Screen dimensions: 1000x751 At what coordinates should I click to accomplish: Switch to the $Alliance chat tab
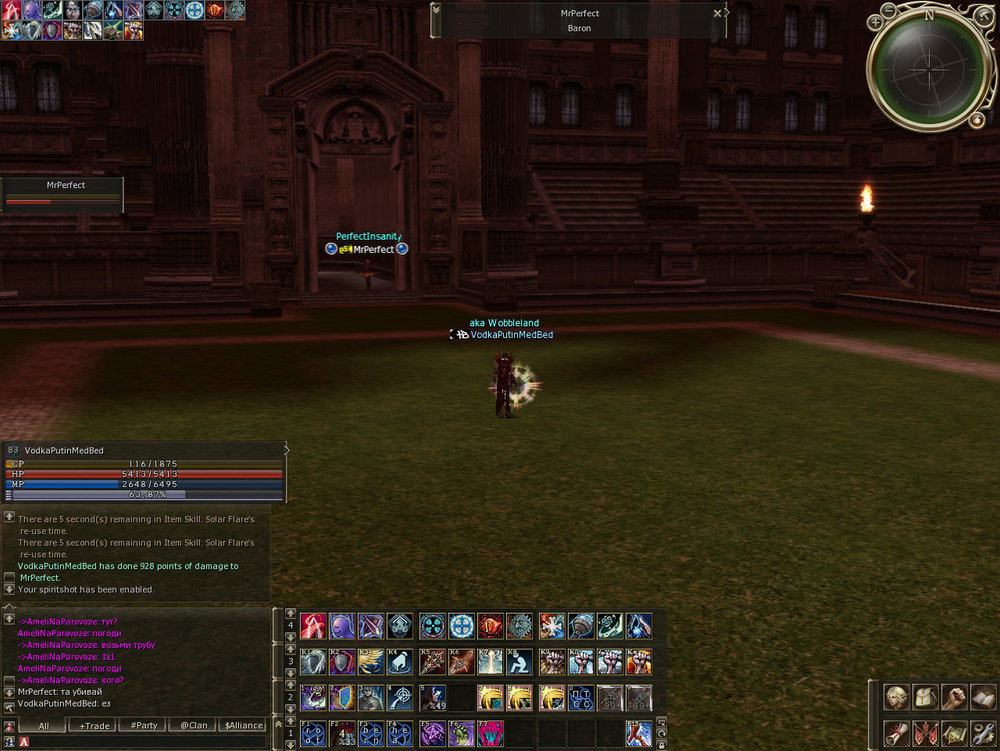tap(243, 725)
